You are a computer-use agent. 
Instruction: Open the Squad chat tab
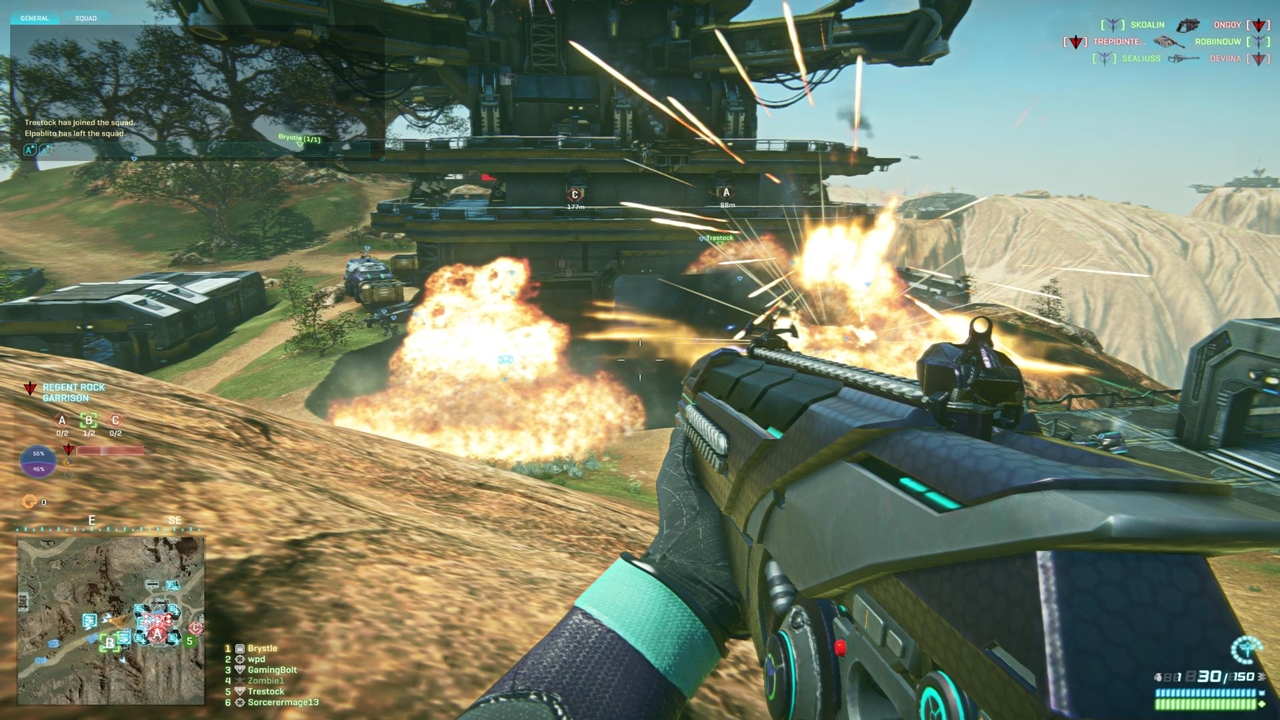85,18
